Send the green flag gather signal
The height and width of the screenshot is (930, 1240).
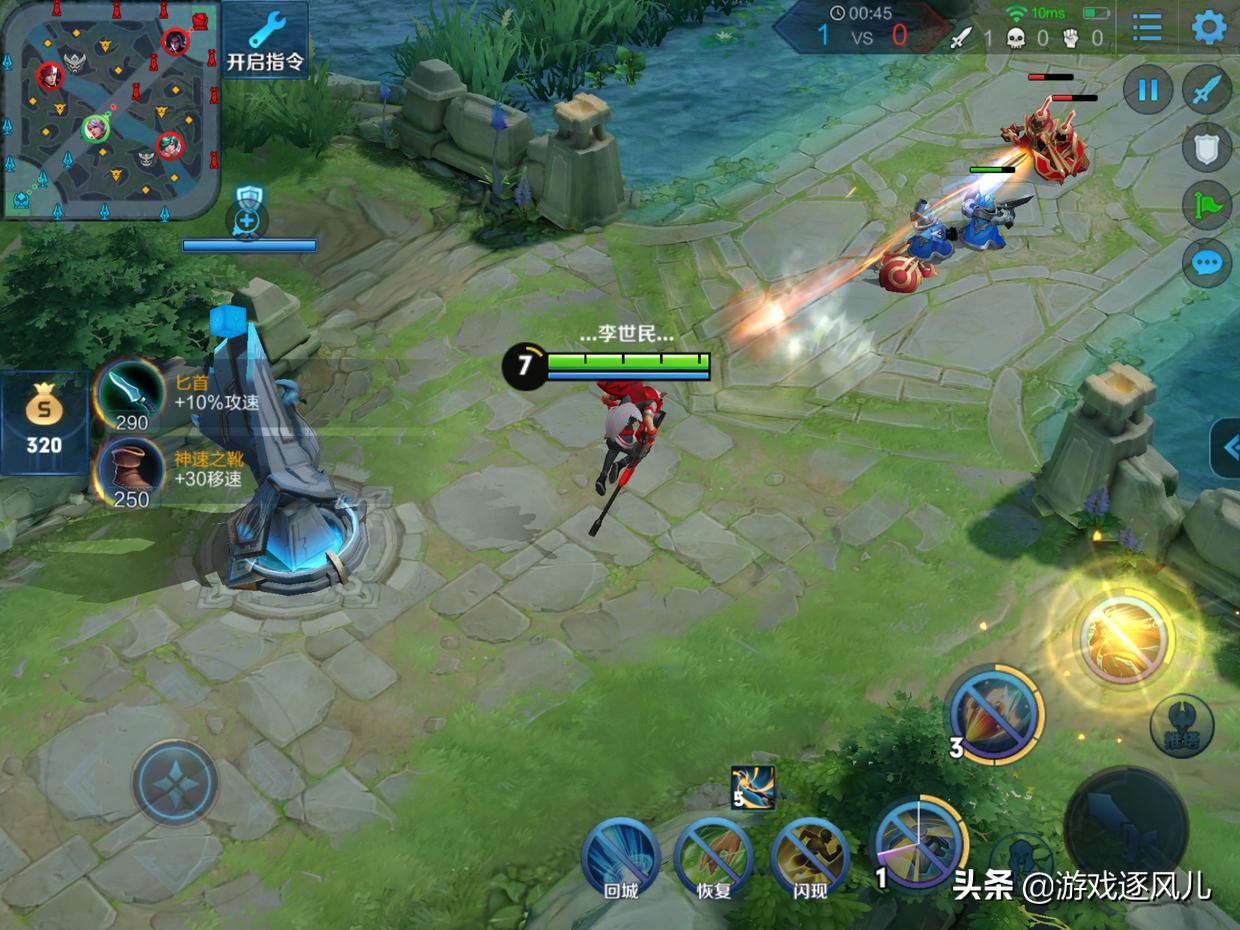click(x=1207, y=206)
